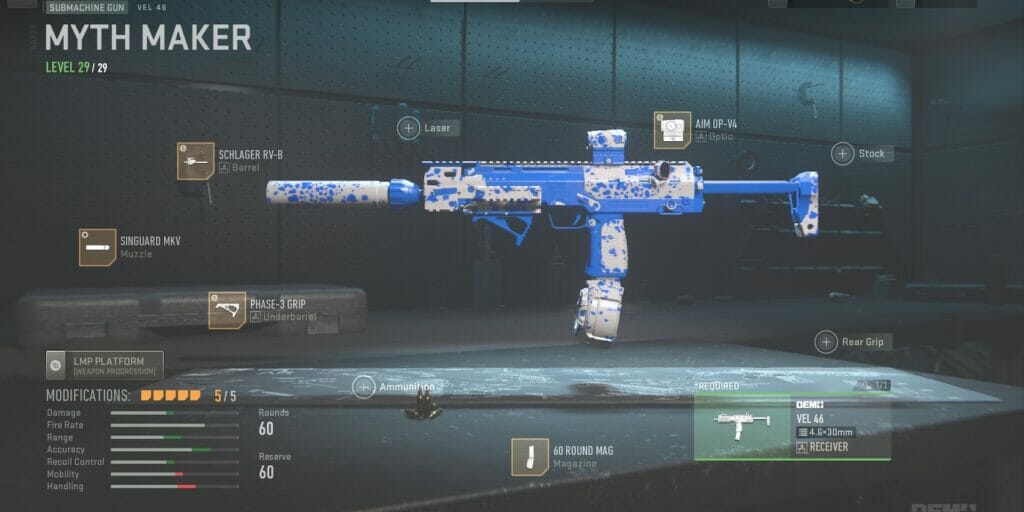Open the LMP Platform weapon progression

click(104, 365)
